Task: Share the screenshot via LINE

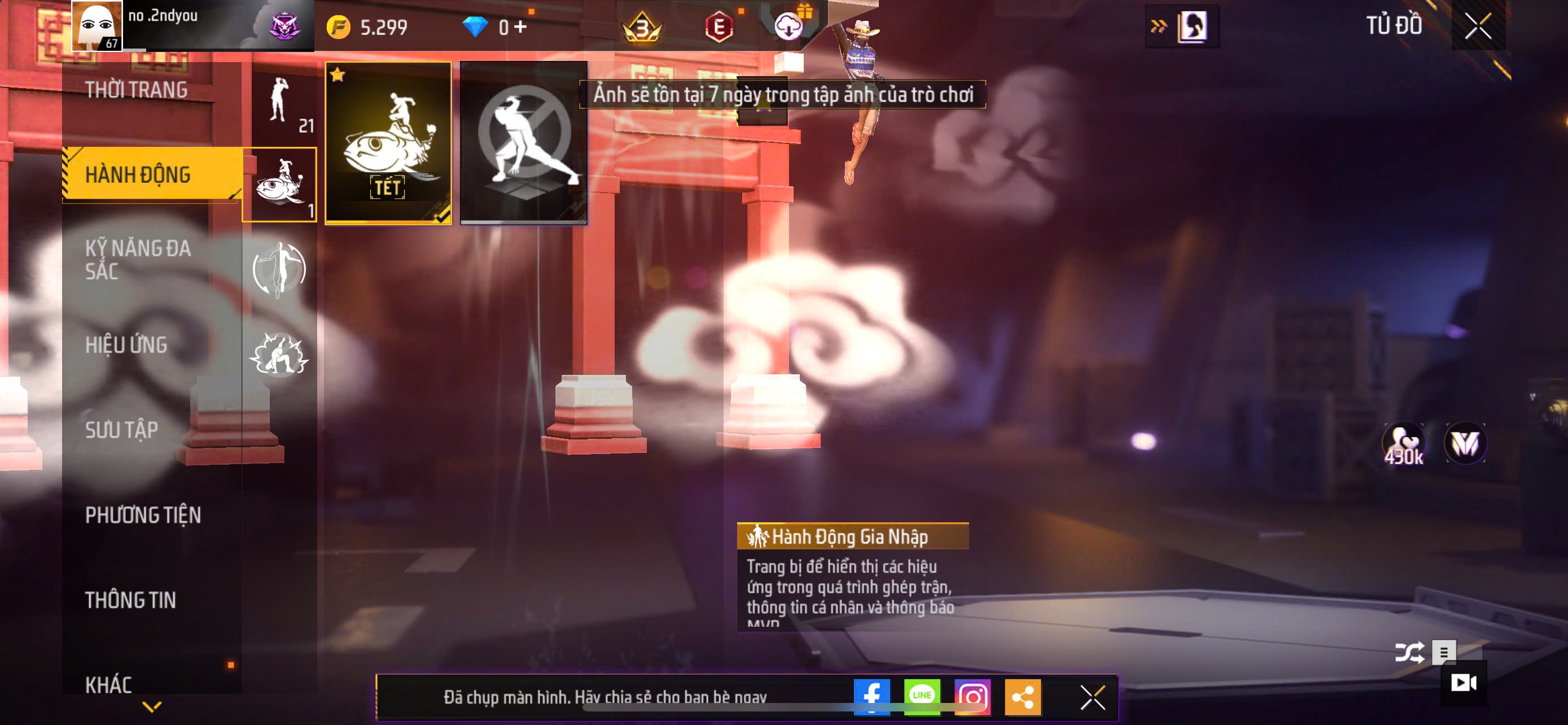Action: click(x=922, y=696)
